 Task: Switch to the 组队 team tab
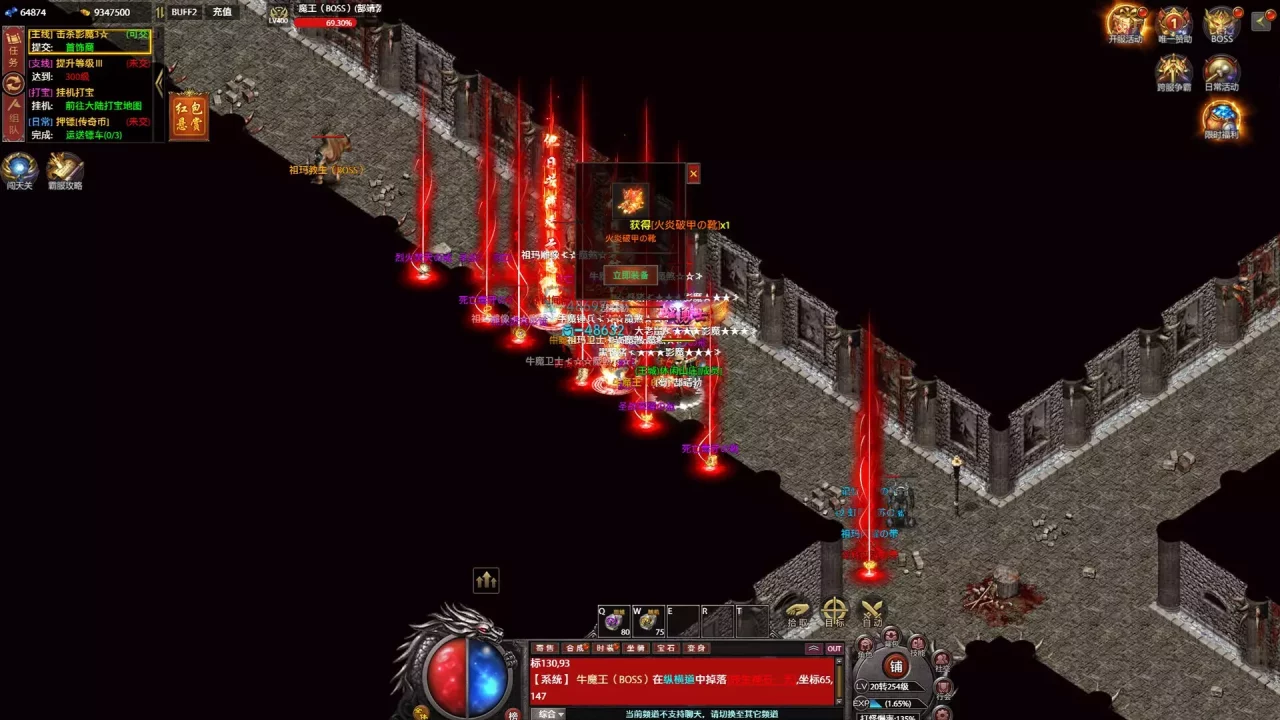click(x=14, y=118)
